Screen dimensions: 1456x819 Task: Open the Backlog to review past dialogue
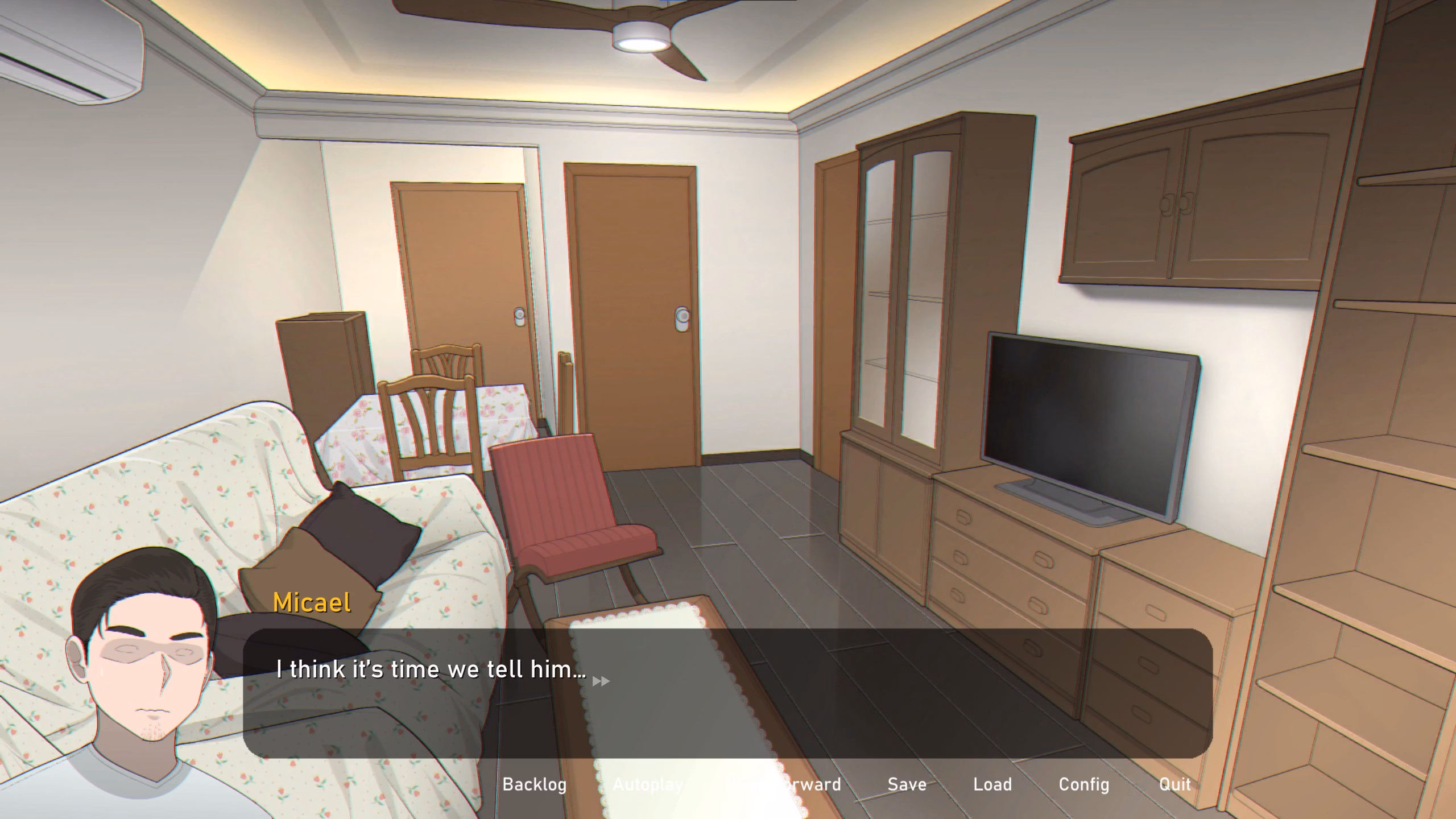[x=534, y=784]
